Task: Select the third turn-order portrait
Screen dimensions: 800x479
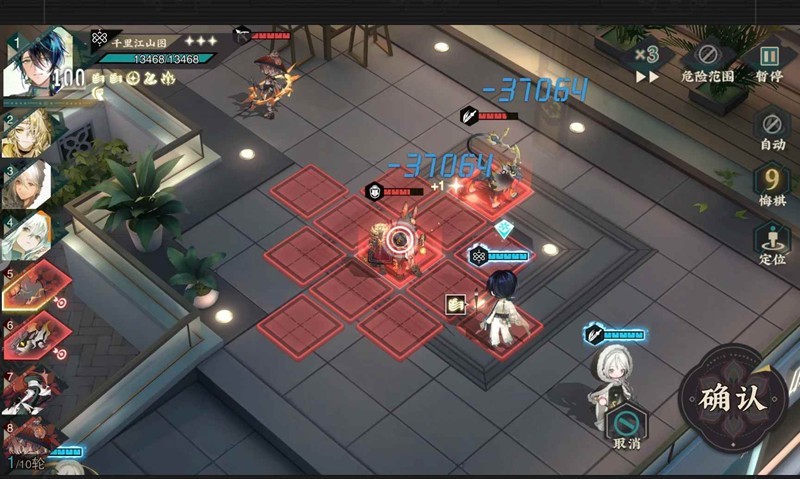Action: click(30, 184)
